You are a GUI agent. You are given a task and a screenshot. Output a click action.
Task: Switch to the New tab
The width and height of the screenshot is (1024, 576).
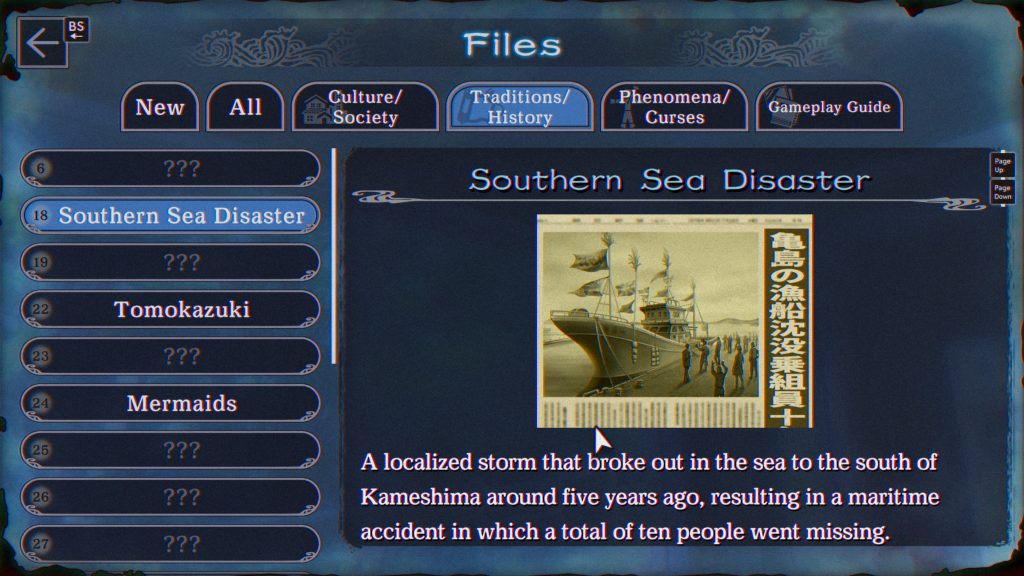tap(160, 107)
